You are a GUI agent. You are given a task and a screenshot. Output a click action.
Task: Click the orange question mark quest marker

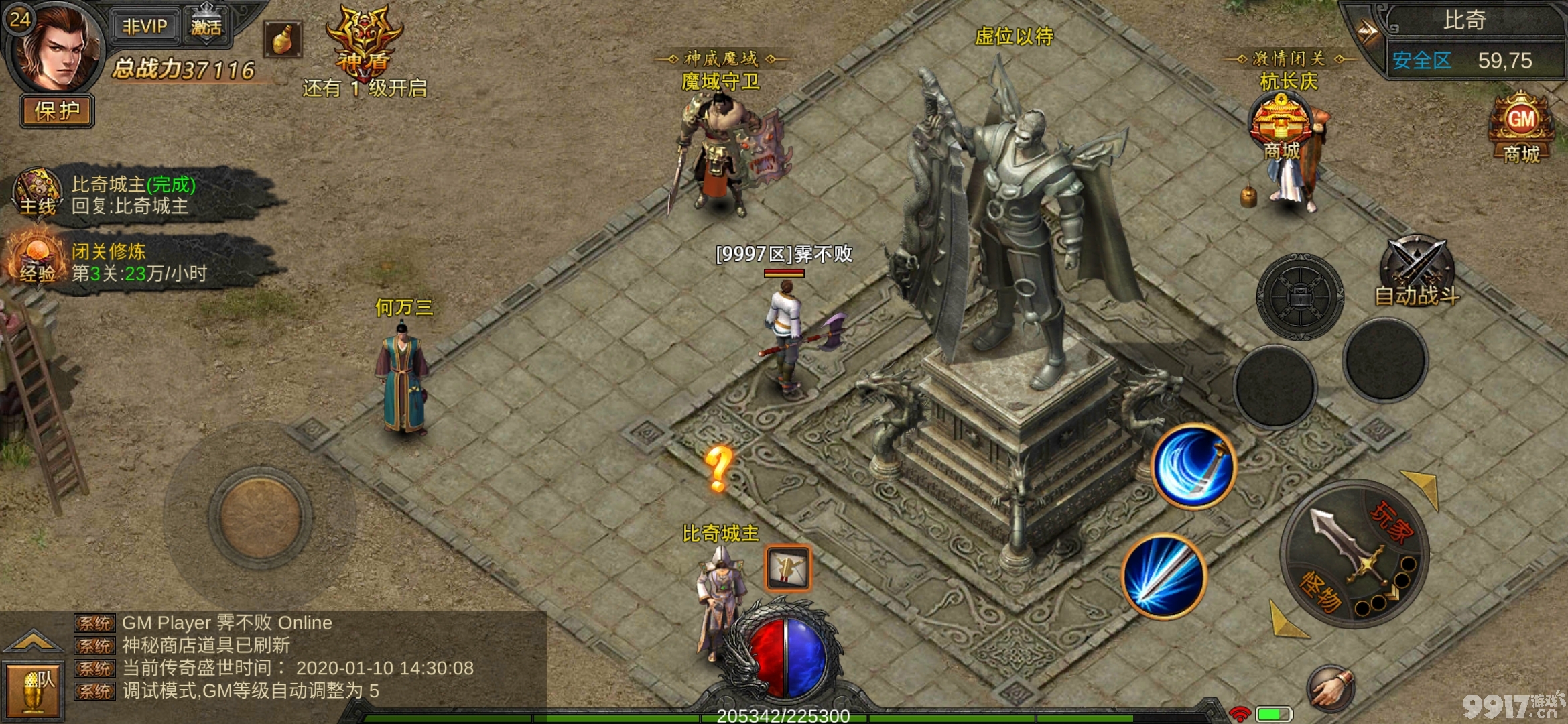pos(718,469)
